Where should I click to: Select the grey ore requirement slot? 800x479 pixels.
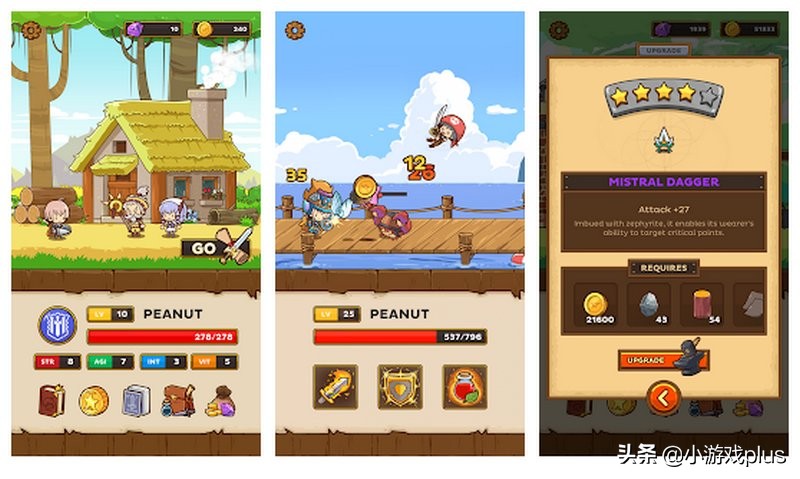(651, 303)
